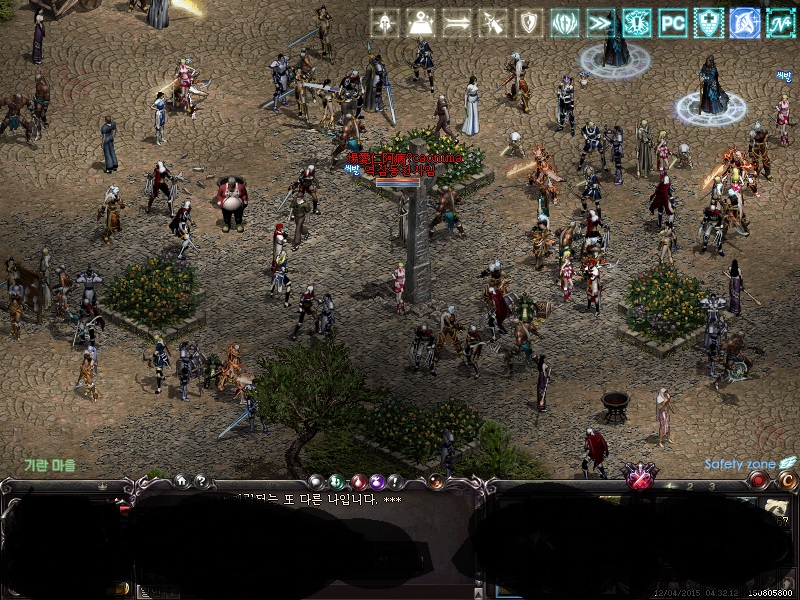
Task: Select the double-chevron haste buff icon
Action: click(x=601, y=22)
